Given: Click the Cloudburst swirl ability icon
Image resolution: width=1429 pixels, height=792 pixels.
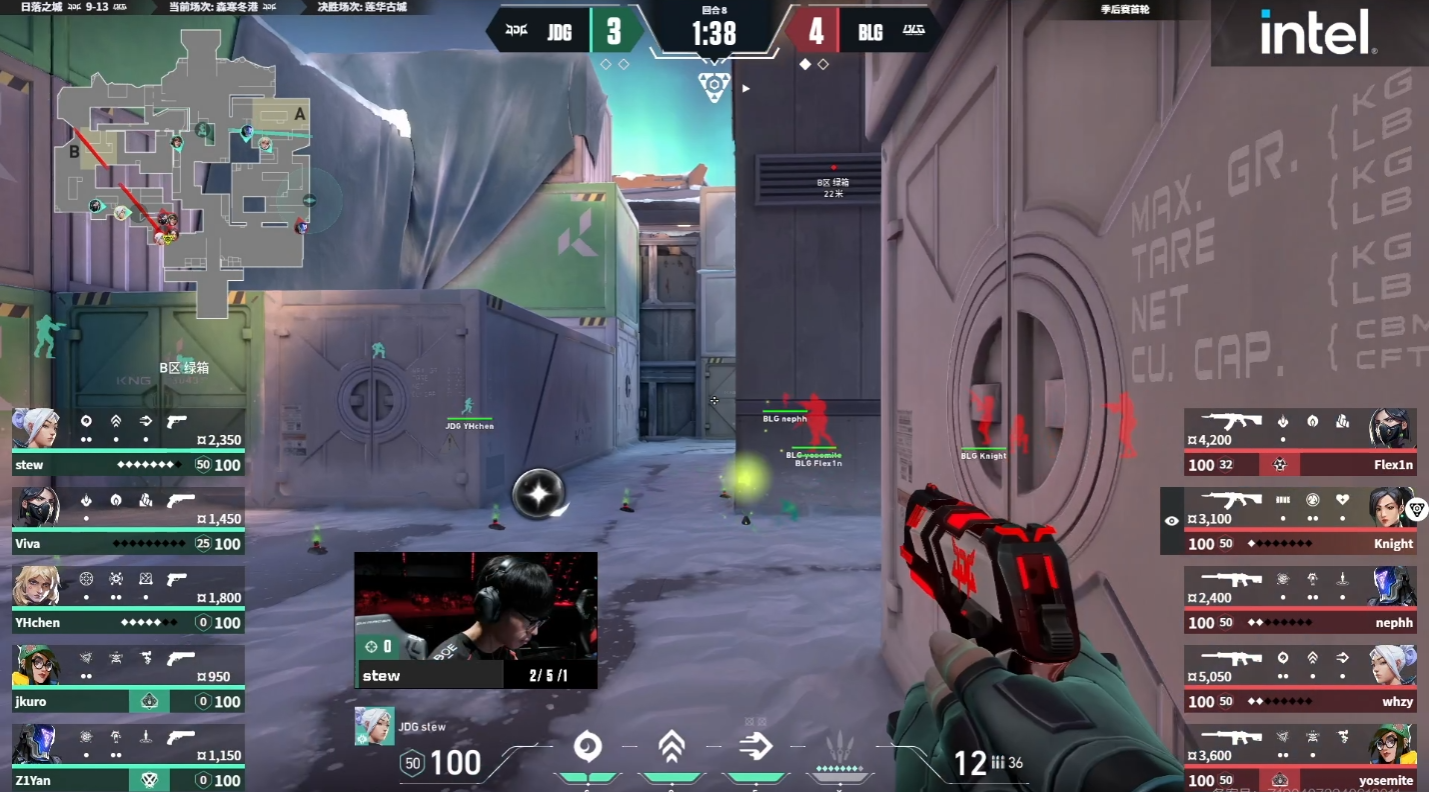Looking at the screenshot, I should (x=587, y=746).
